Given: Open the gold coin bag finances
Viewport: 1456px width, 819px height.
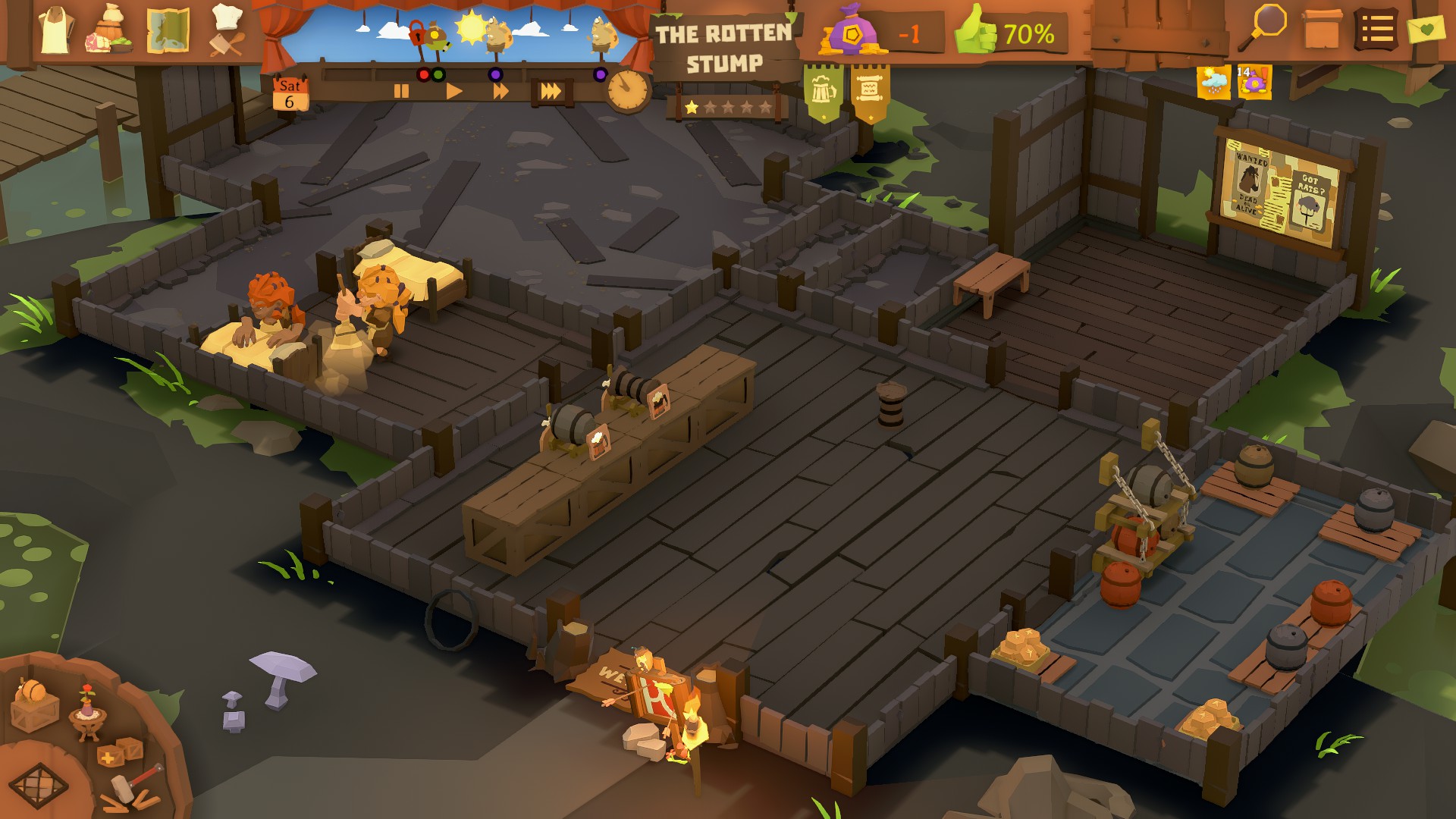Looking at the screenshot, I should pos(853,33).
